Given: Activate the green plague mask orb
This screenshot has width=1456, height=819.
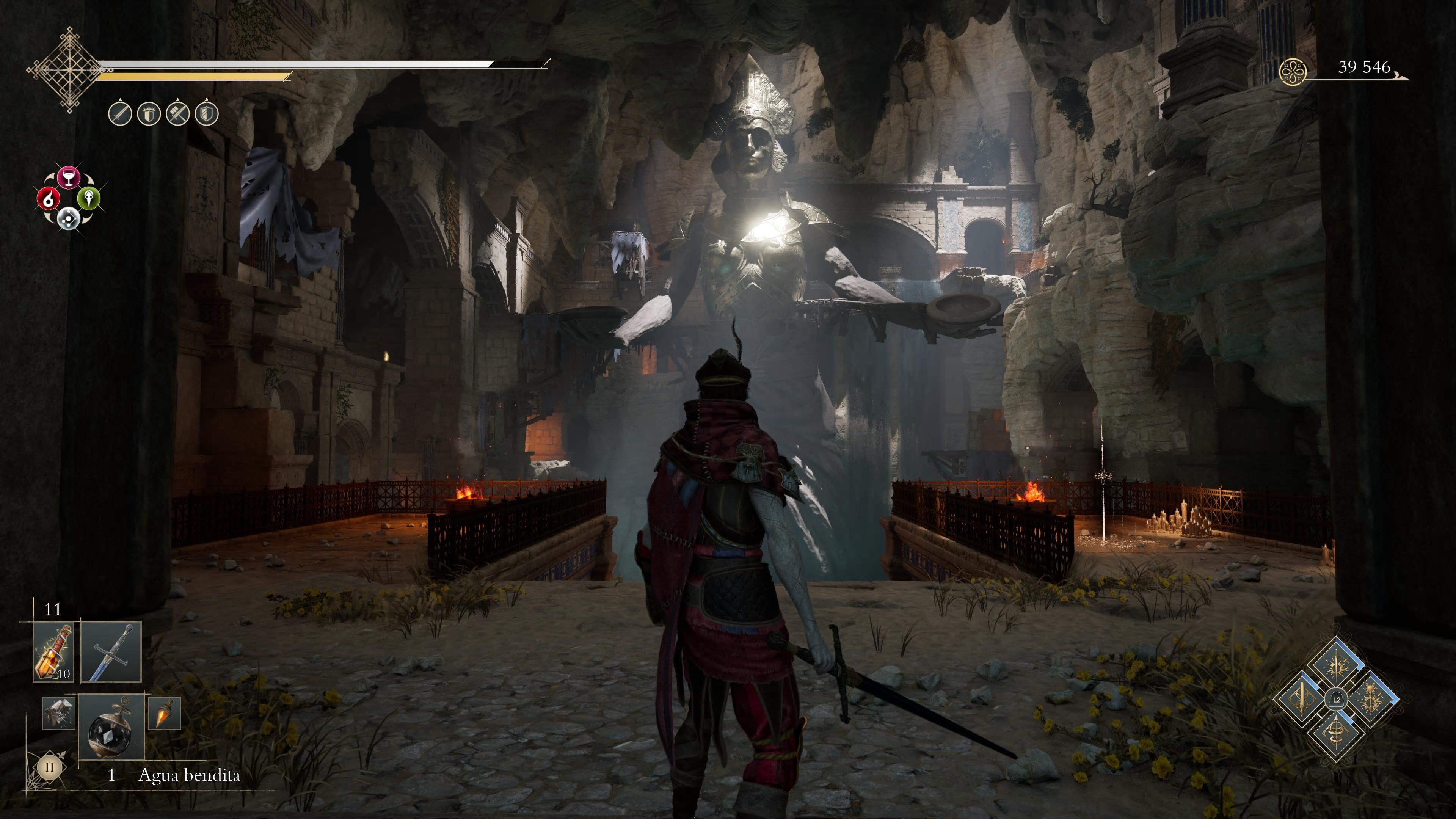Looking at the screenshot, I should [x=89, y=198].
